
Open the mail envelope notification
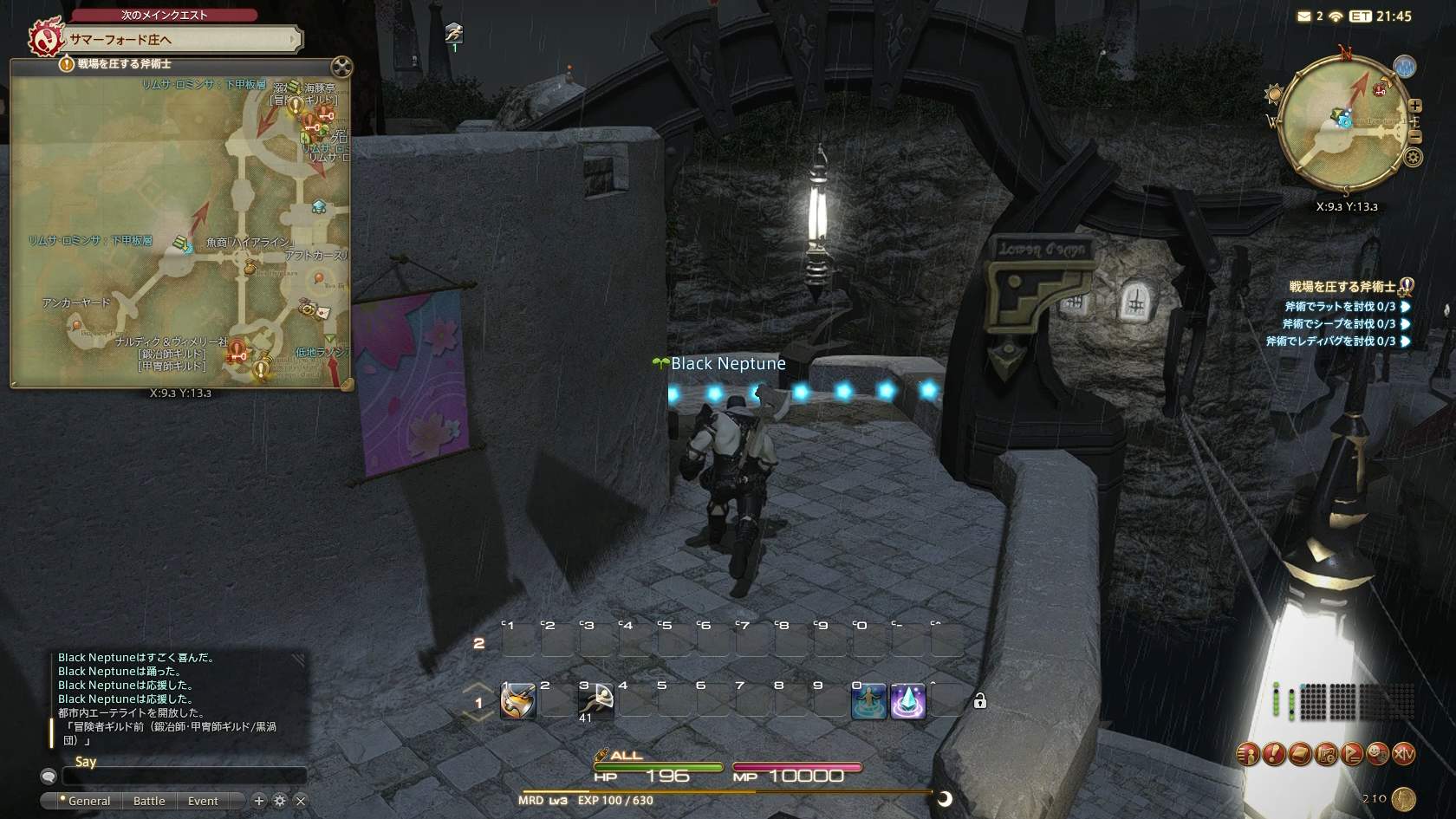point(1303,16)
